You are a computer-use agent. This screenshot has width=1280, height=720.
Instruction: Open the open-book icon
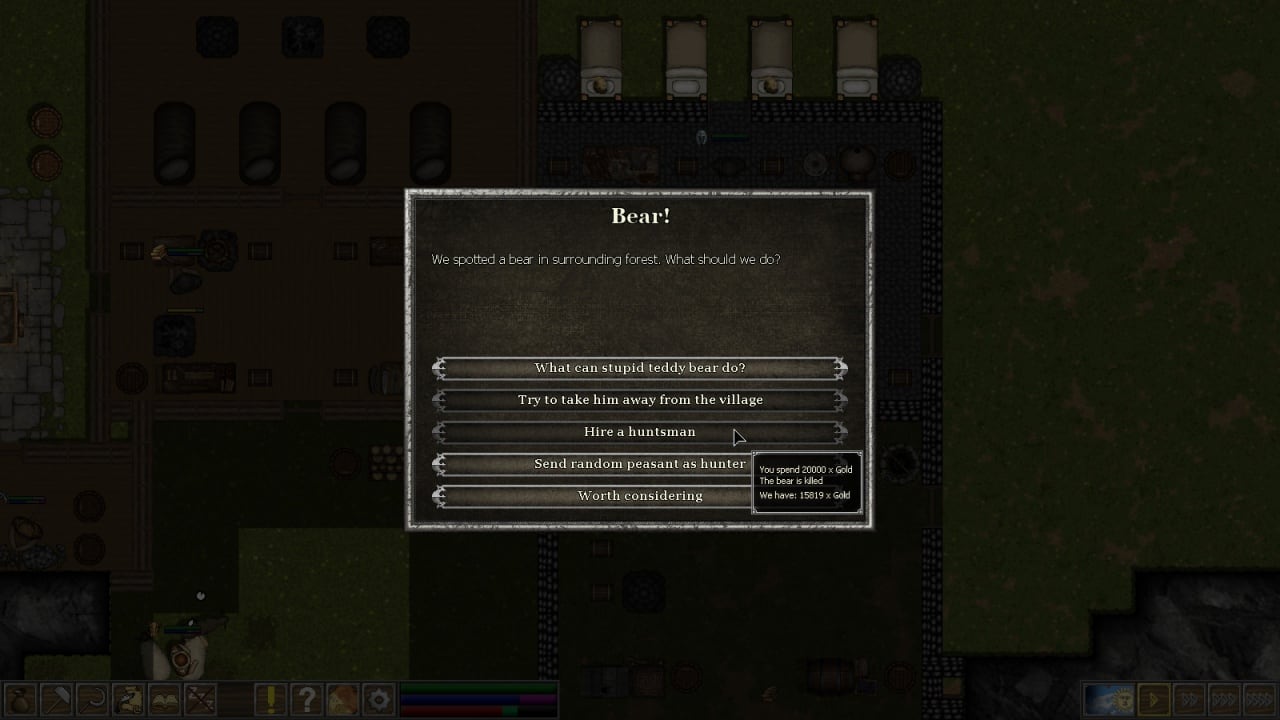(x=163, y=699)
